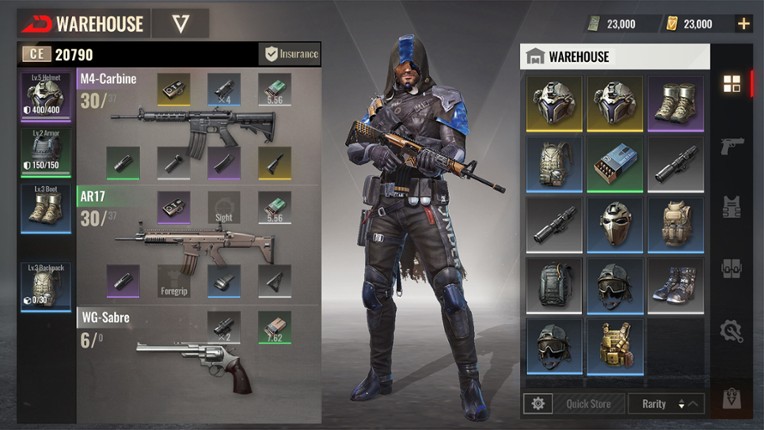The width and height of the screenshot is (764, 430).
Task: Switch to the V logo tab
Action: 181,23
